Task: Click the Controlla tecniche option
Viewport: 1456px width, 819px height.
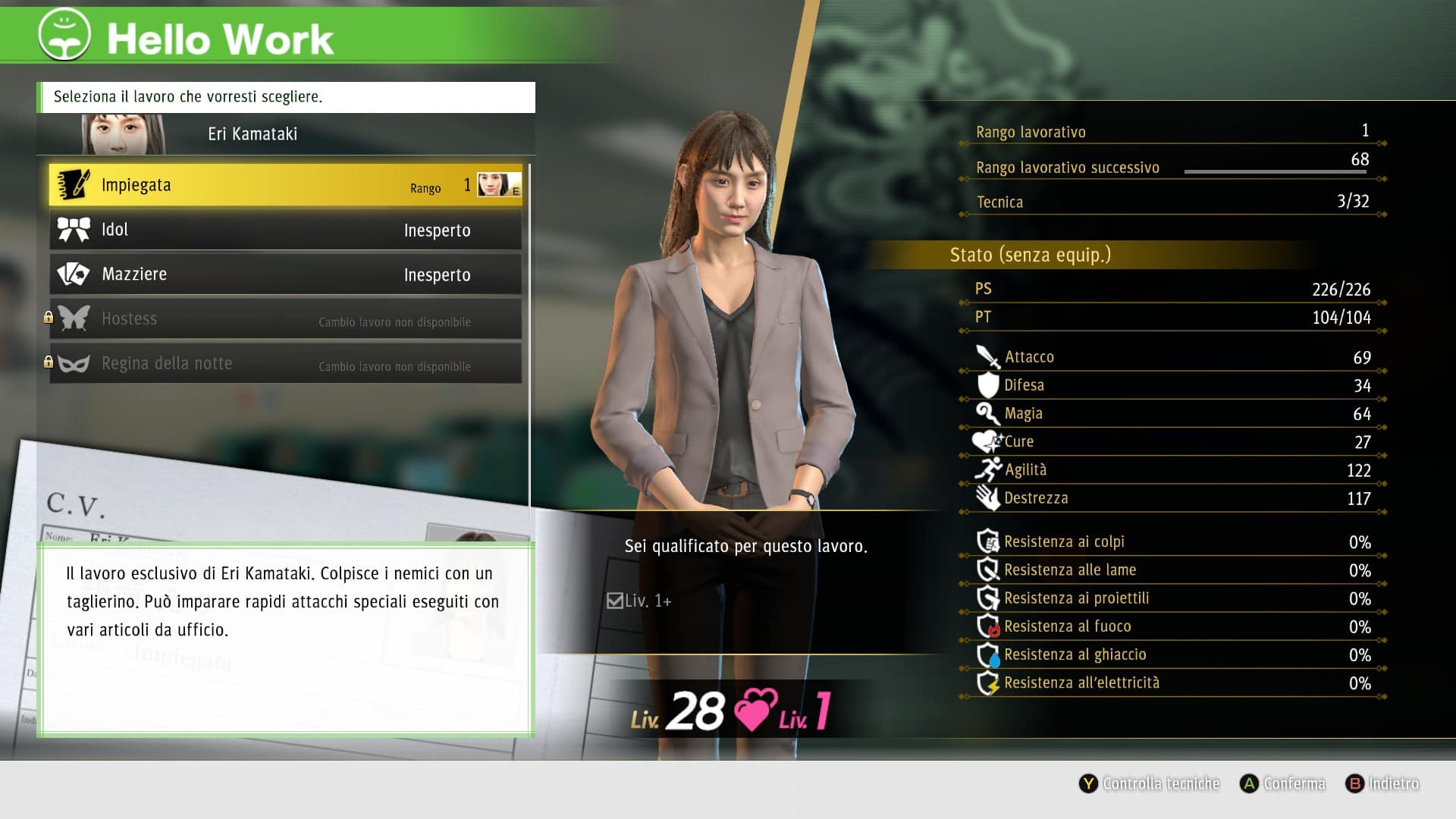Action: (x=1150, y=783)
